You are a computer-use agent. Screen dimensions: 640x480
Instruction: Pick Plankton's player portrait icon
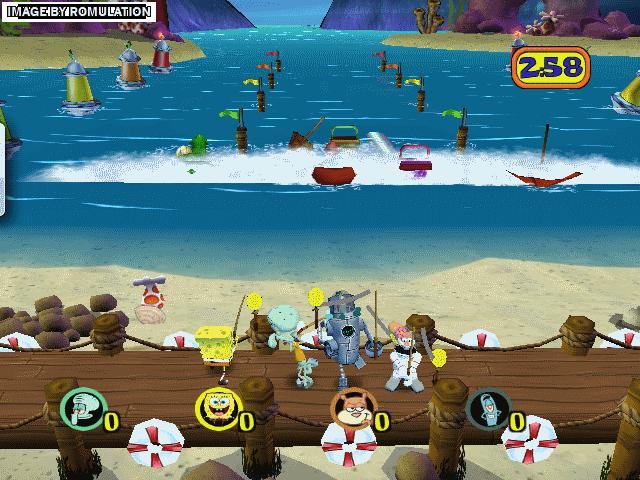coord(486,408)
